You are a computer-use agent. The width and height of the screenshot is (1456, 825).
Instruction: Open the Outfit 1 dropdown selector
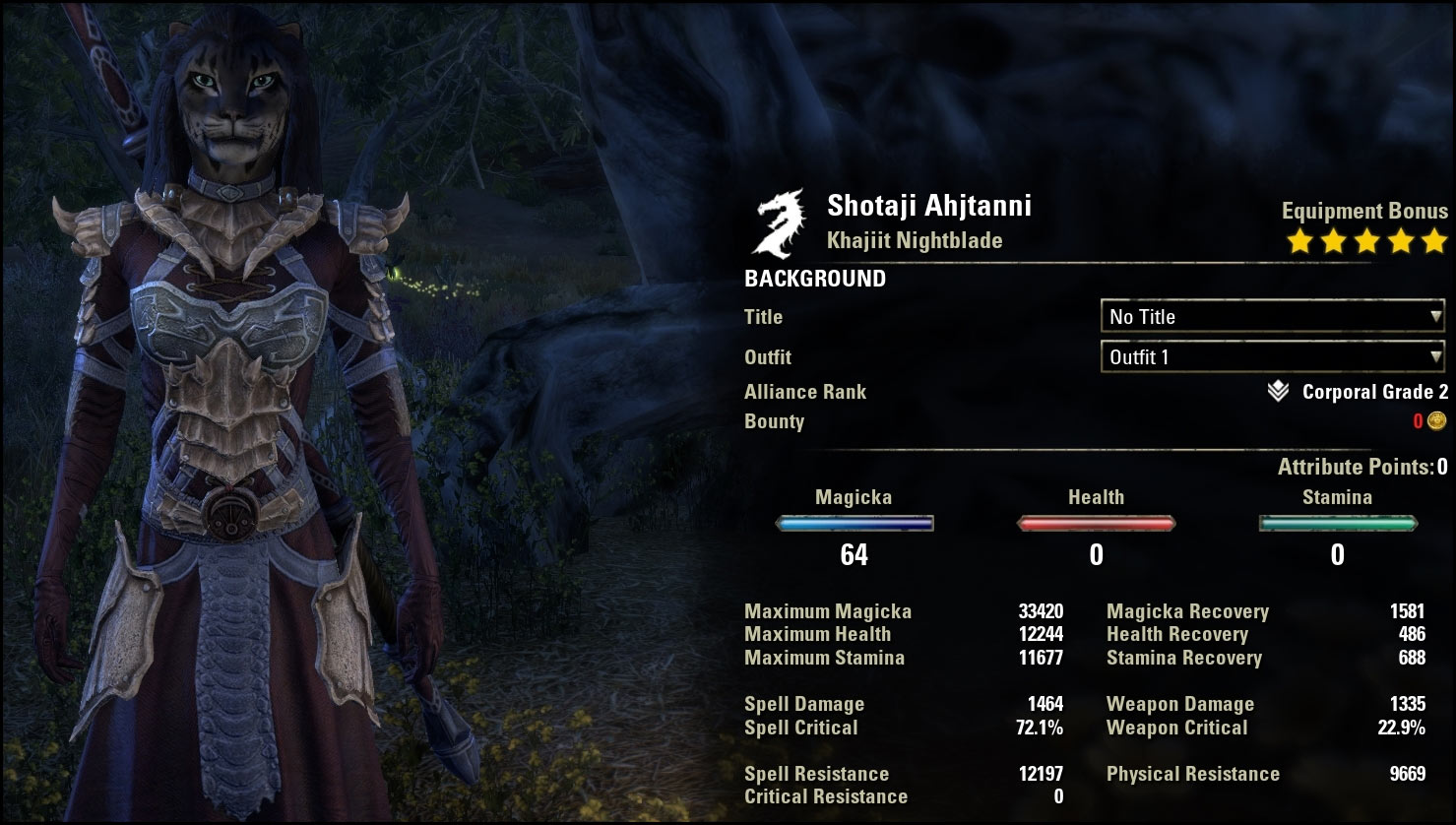(x=1270, y=356)
